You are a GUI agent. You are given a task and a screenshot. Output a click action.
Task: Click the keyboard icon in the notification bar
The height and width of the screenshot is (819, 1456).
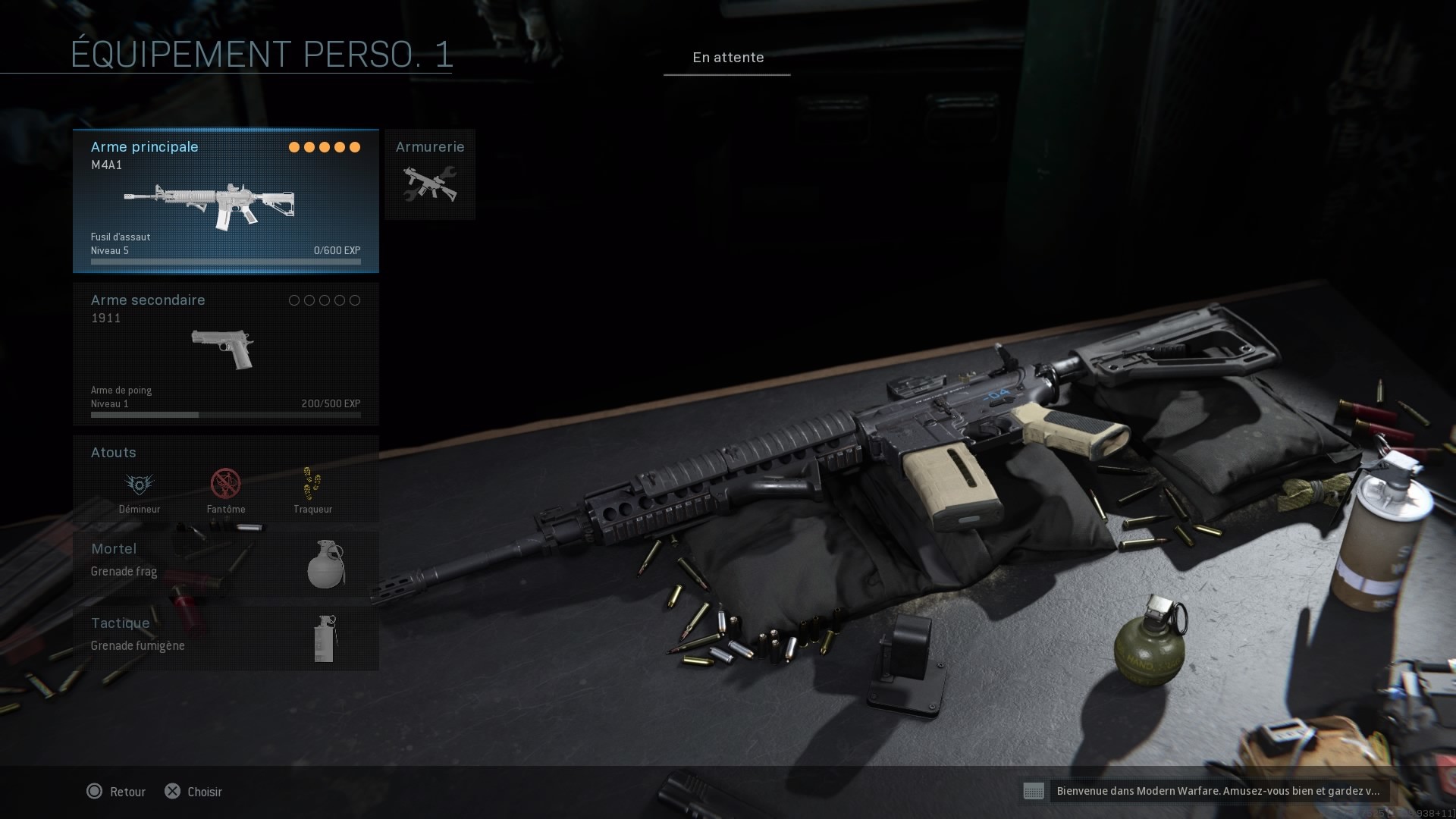1035,792
